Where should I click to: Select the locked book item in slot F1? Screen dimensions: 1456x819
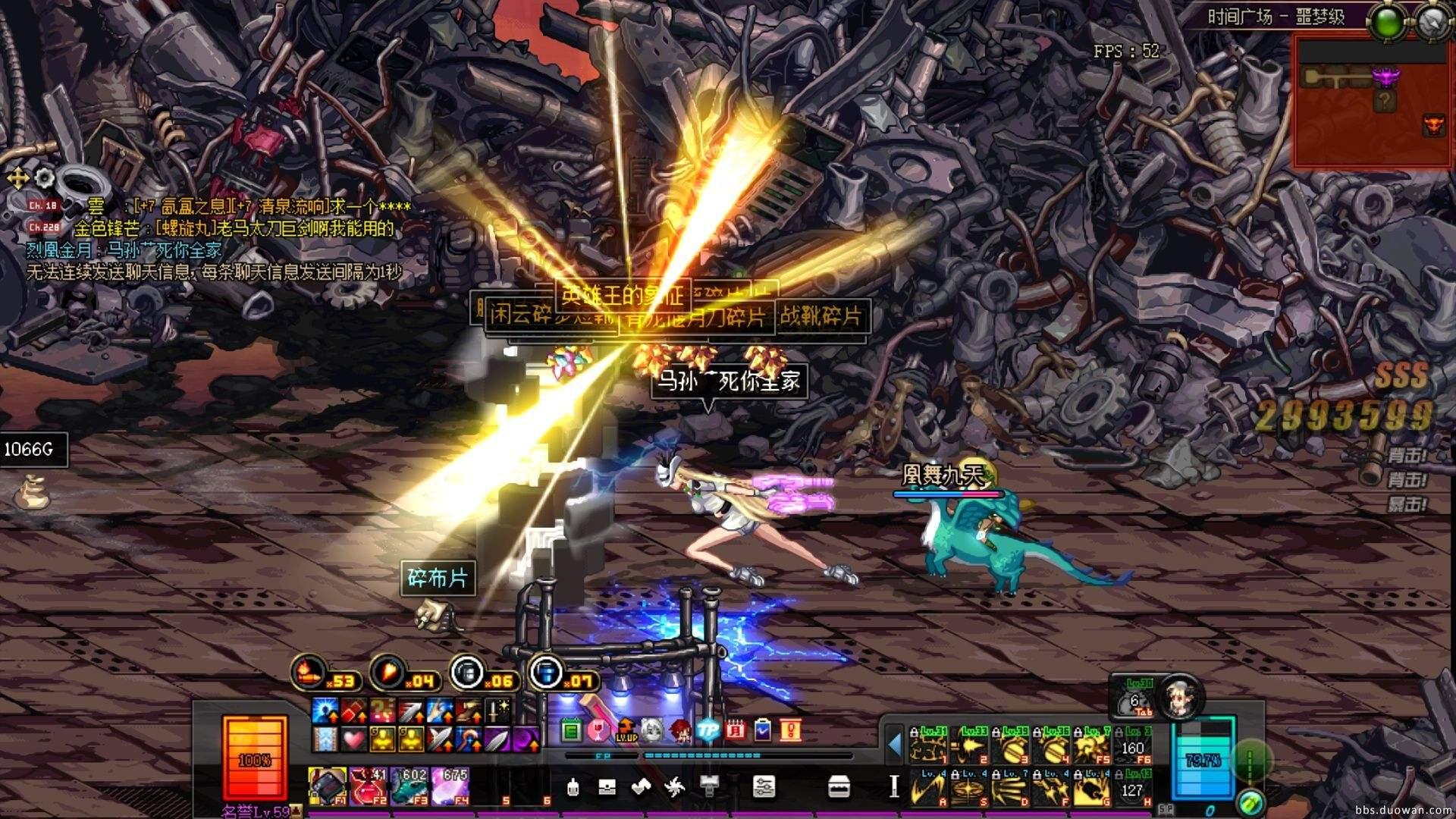(328, 784)
